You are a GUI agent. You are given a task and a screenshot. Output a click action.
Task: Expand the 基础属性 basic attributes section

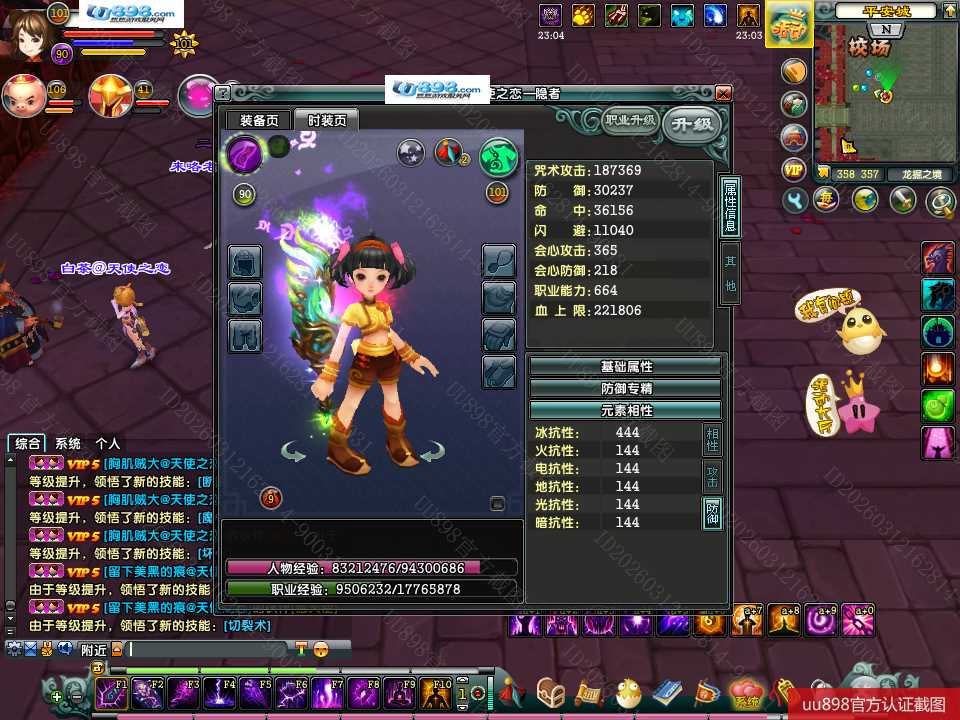pyautogui.click(x=625, y=366)
